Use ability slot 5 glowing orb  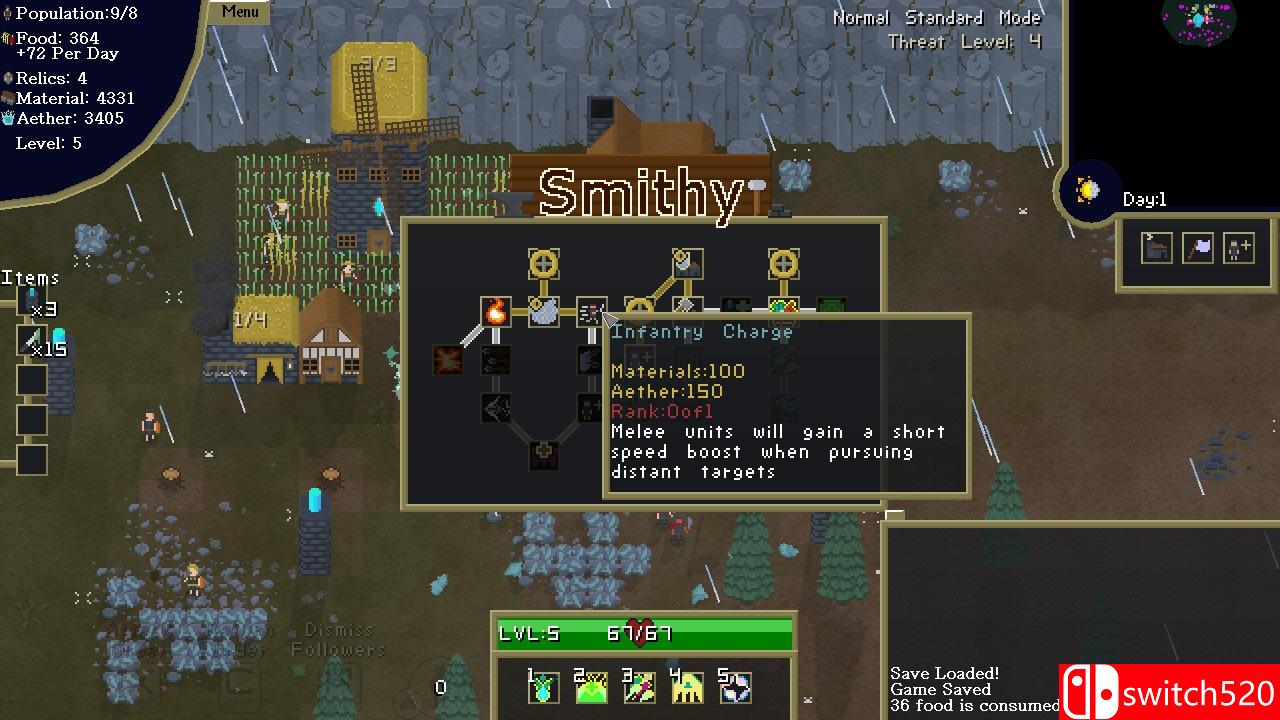click(x=735, y=687)
